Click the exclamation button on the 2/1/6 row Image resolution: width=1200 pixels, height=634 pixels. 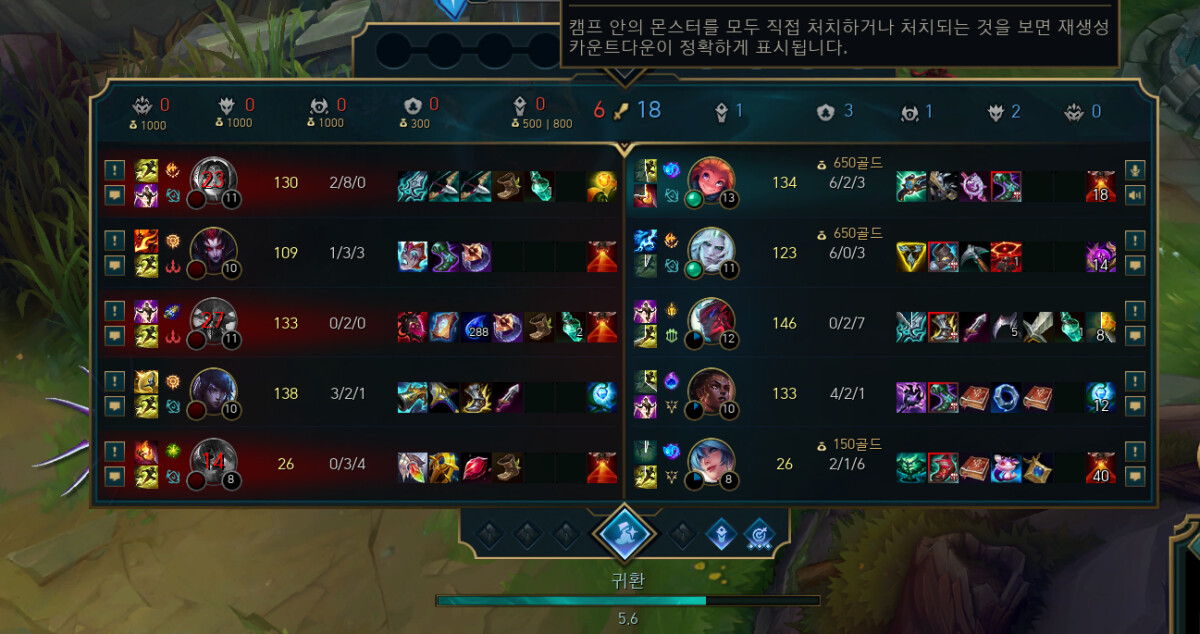click(1133, 451)
